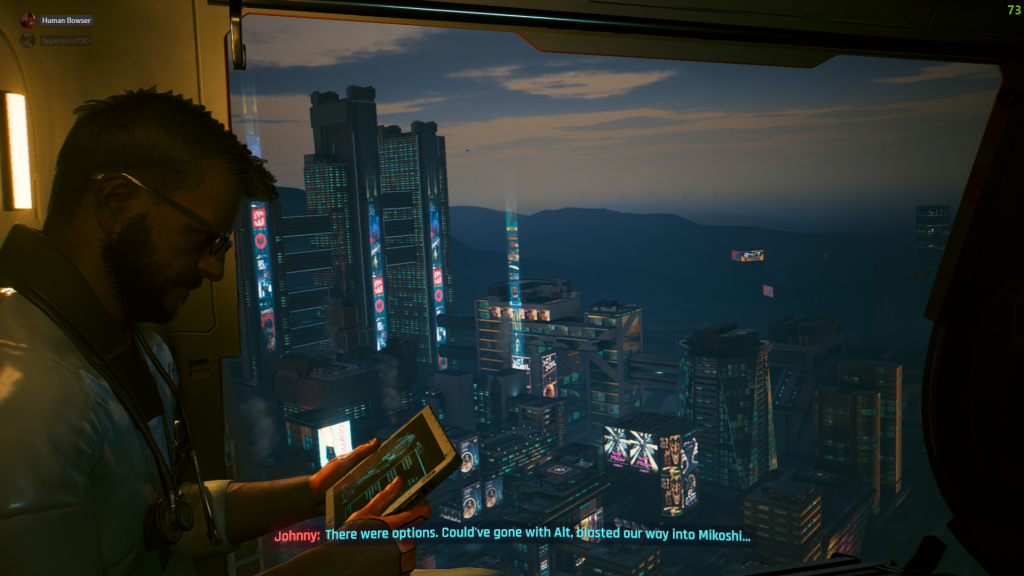
Task: Select Human Bowser in the voice overlay
Action: coord(66,20)
